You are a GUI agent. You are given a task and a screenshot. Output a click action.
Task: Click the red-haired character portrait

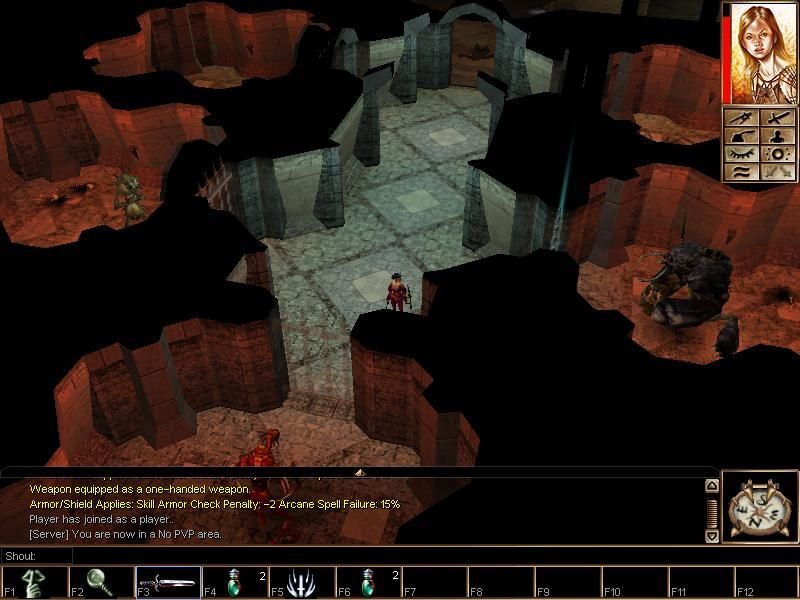point(760,53)
